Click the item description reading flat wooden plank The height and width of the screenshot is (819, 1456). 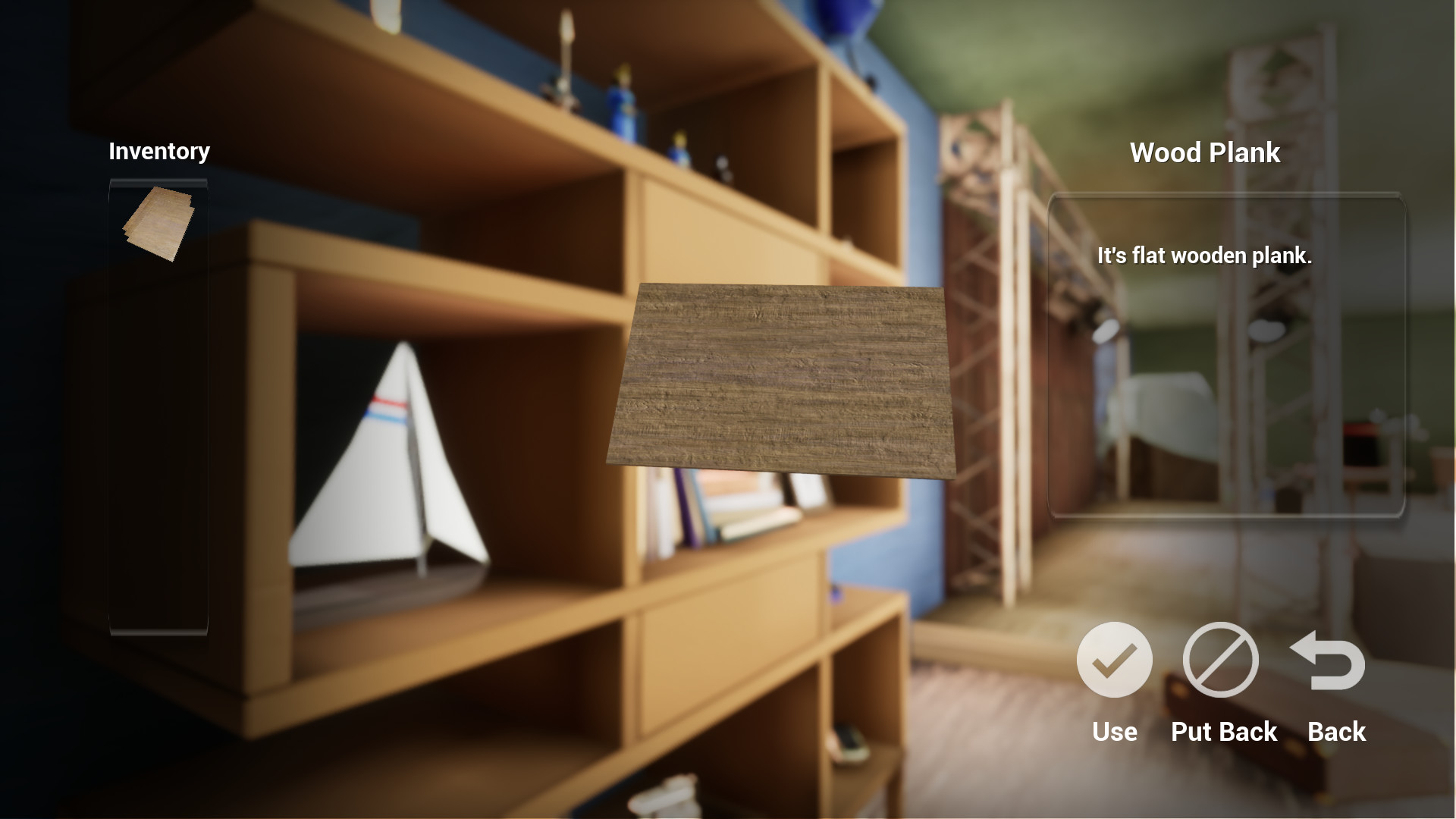click(1204, 256)
